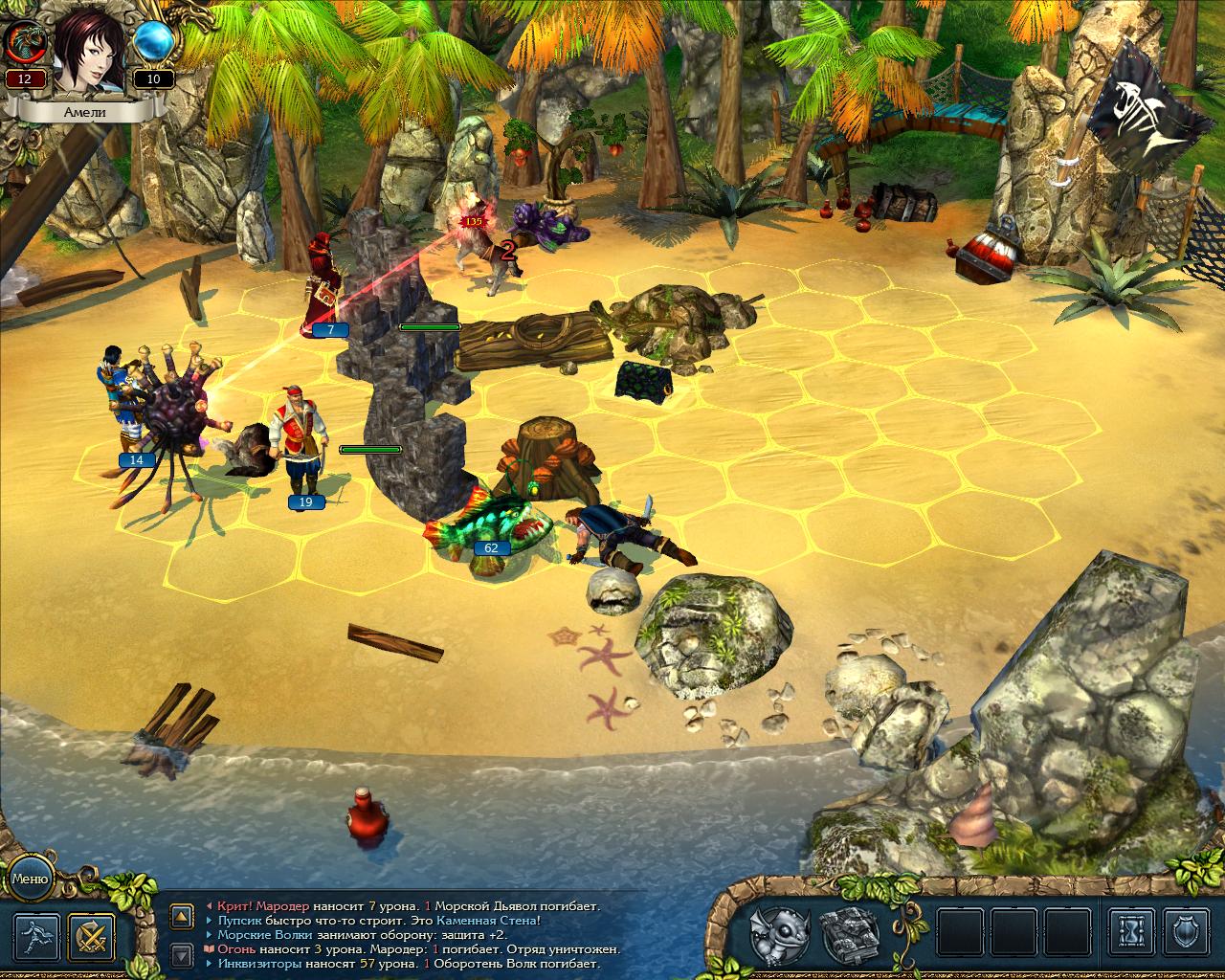Select the hourglass wait button

pyautogui.click(x=1132, y=935)
